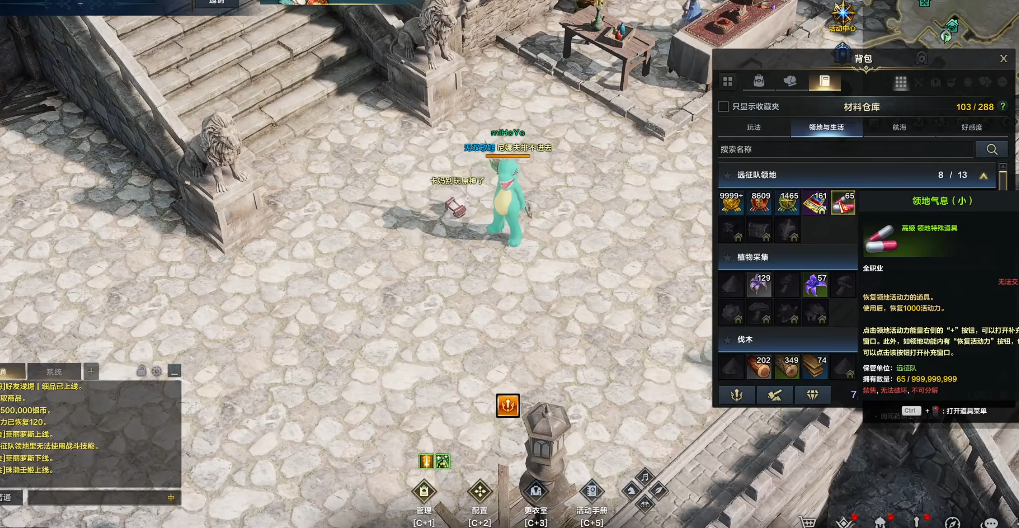
Task: Switch to the 航海 tab
Action: click(900, 128)
